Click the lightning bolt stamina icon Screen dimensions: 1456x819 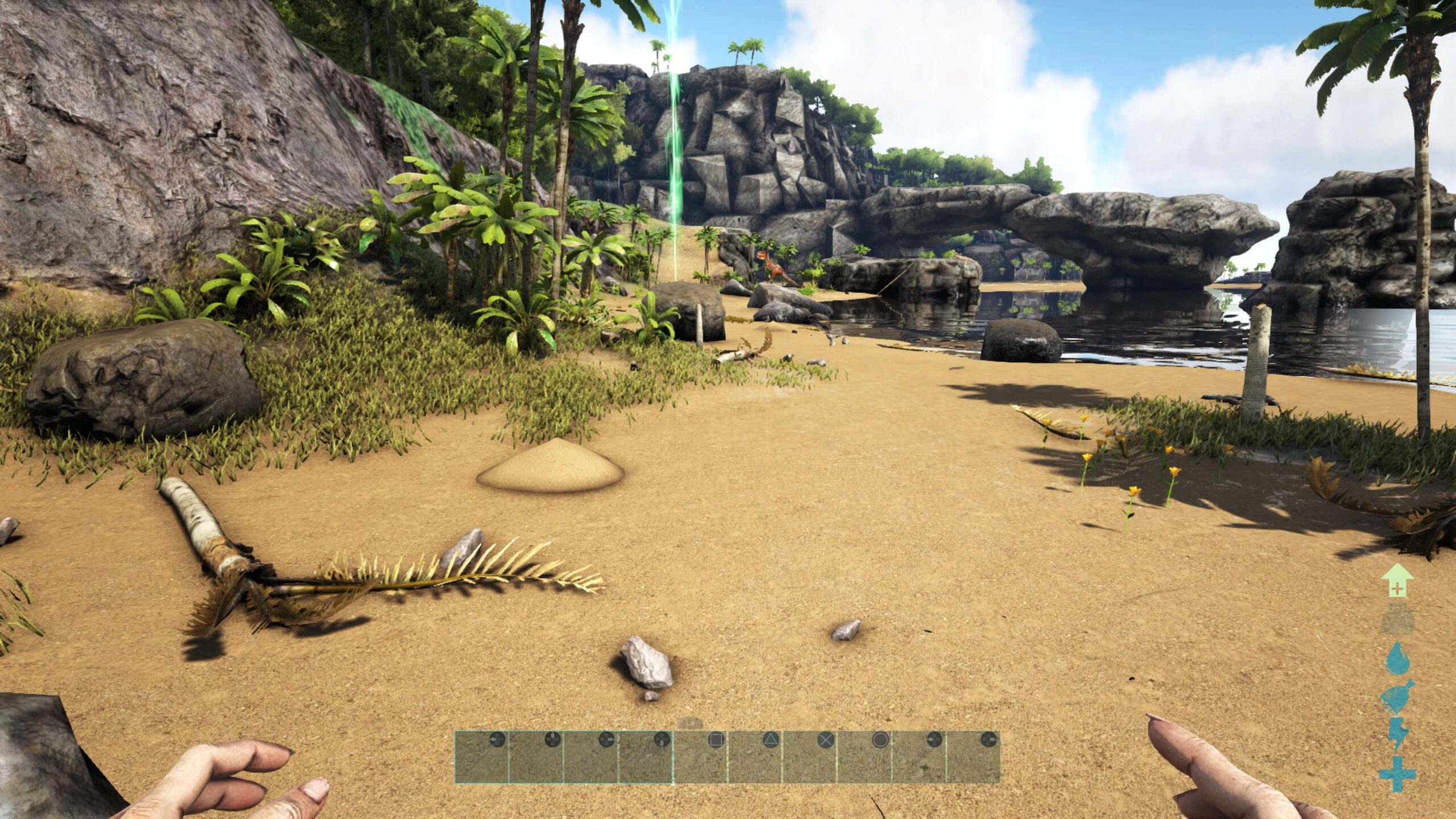pyautogui.click(x=1397, y=734)
